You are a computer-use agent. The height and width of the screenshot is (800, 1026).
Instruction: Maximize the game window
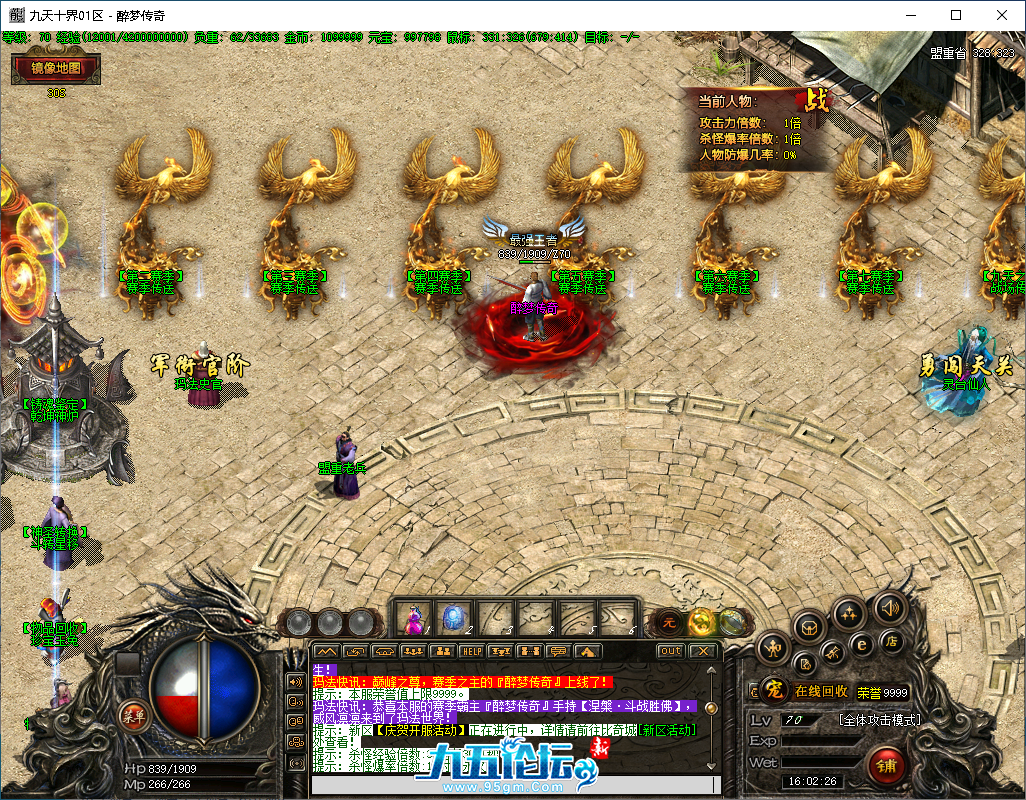click(x=955, y=15)
